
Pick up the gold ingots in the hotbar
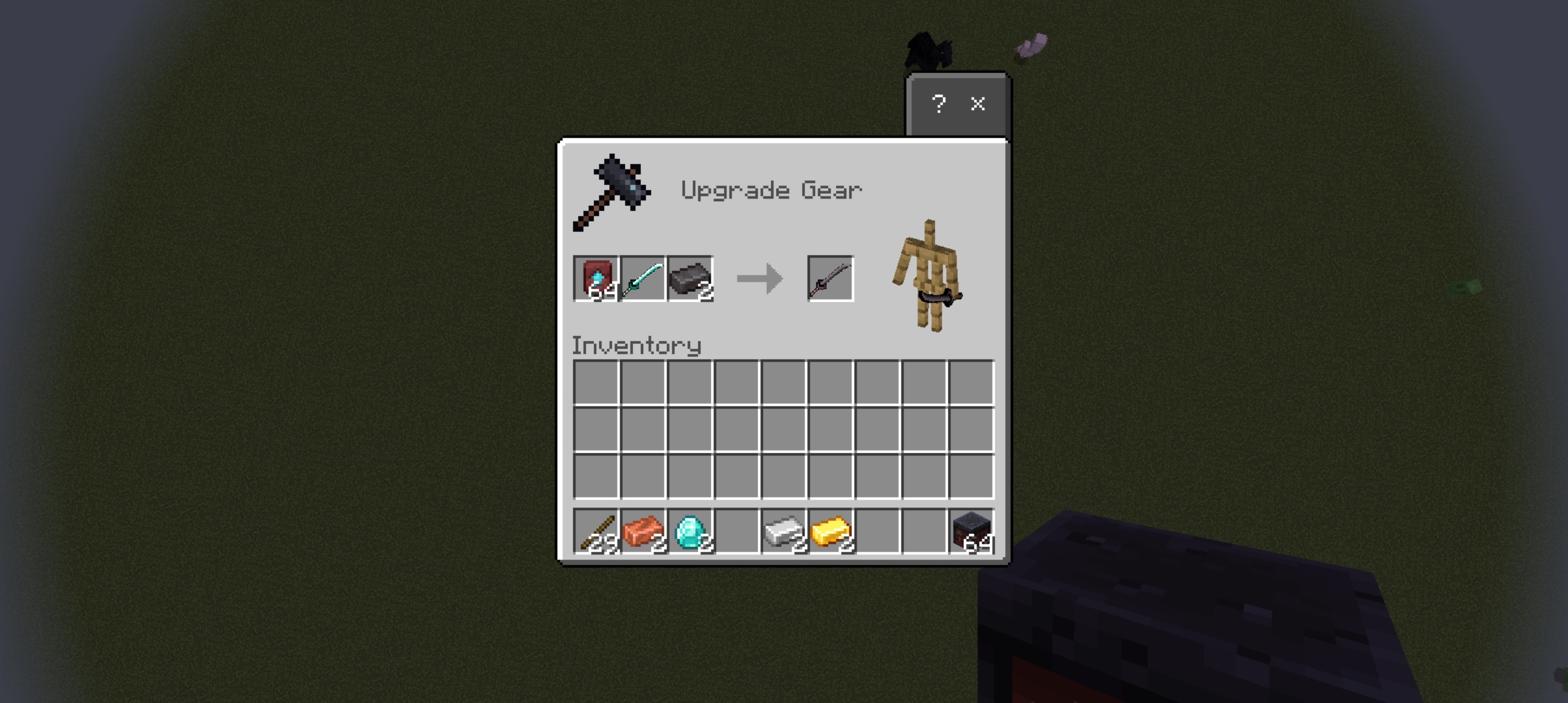point(830,532)
